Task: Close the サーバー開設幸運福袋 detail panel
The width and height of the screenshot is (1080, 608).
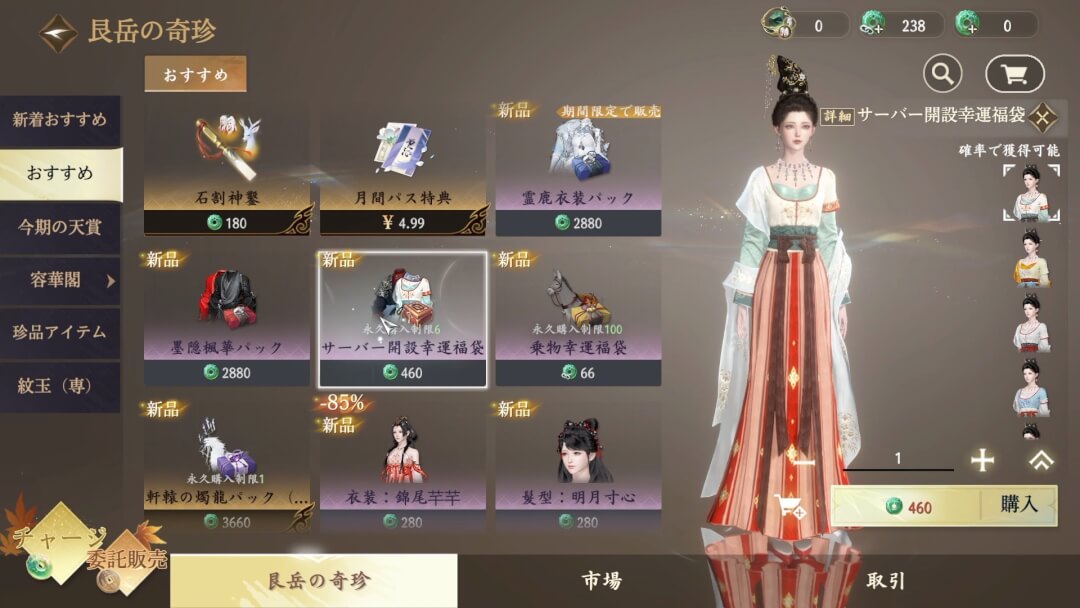Action: pos(1042,117)
